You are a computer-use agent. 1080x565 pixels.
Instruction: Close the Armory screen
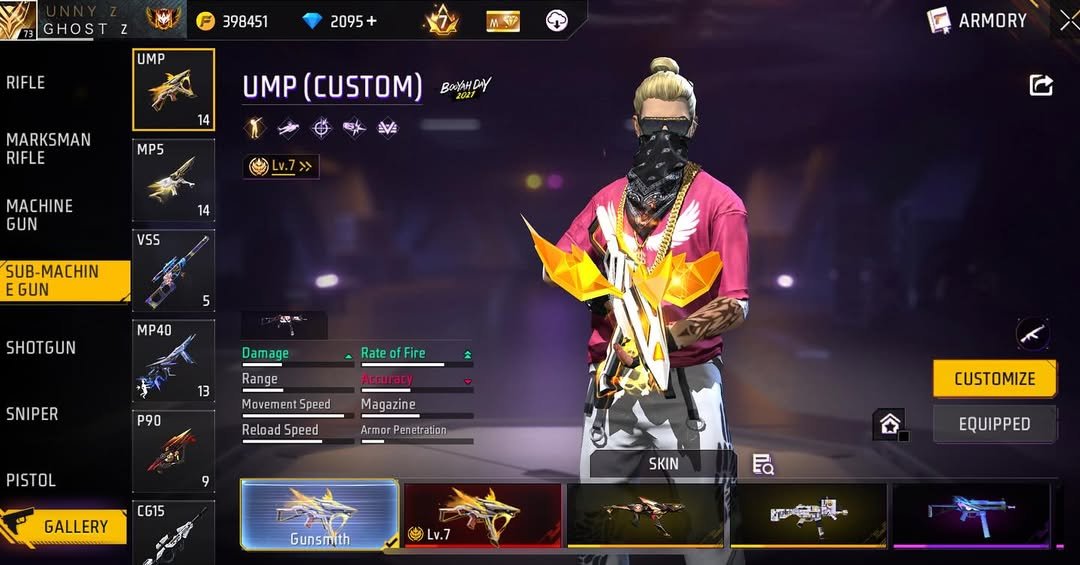1068,21
